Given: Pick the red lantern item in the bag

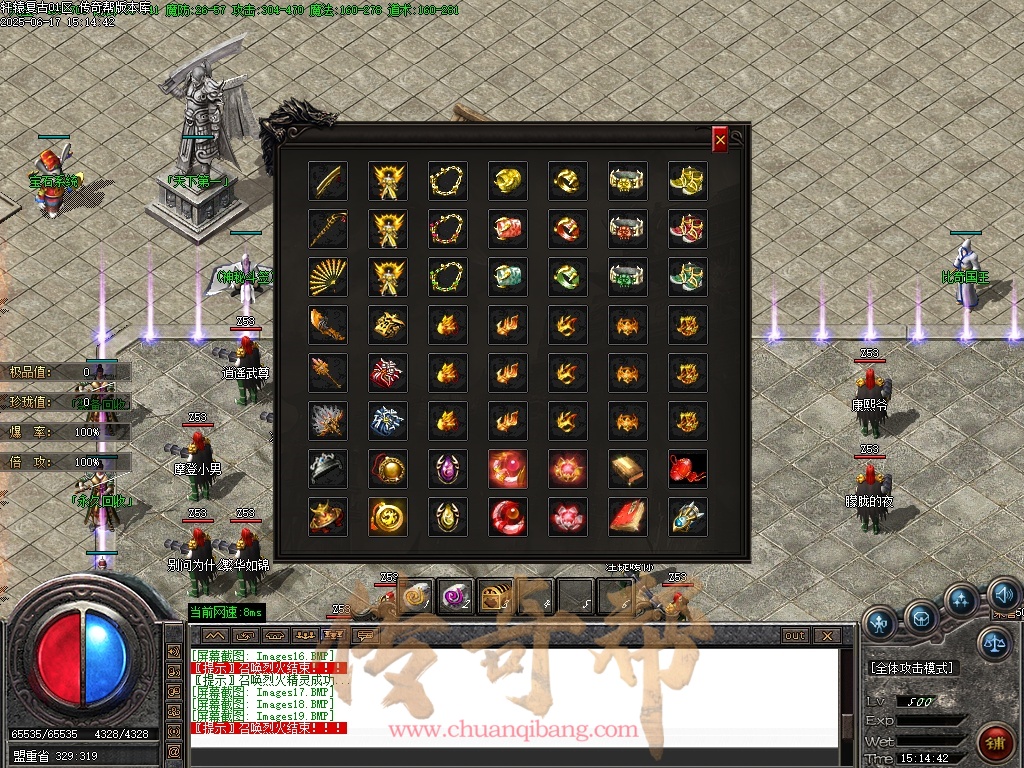Looking at the screenshot, I should tap(688, 469).
